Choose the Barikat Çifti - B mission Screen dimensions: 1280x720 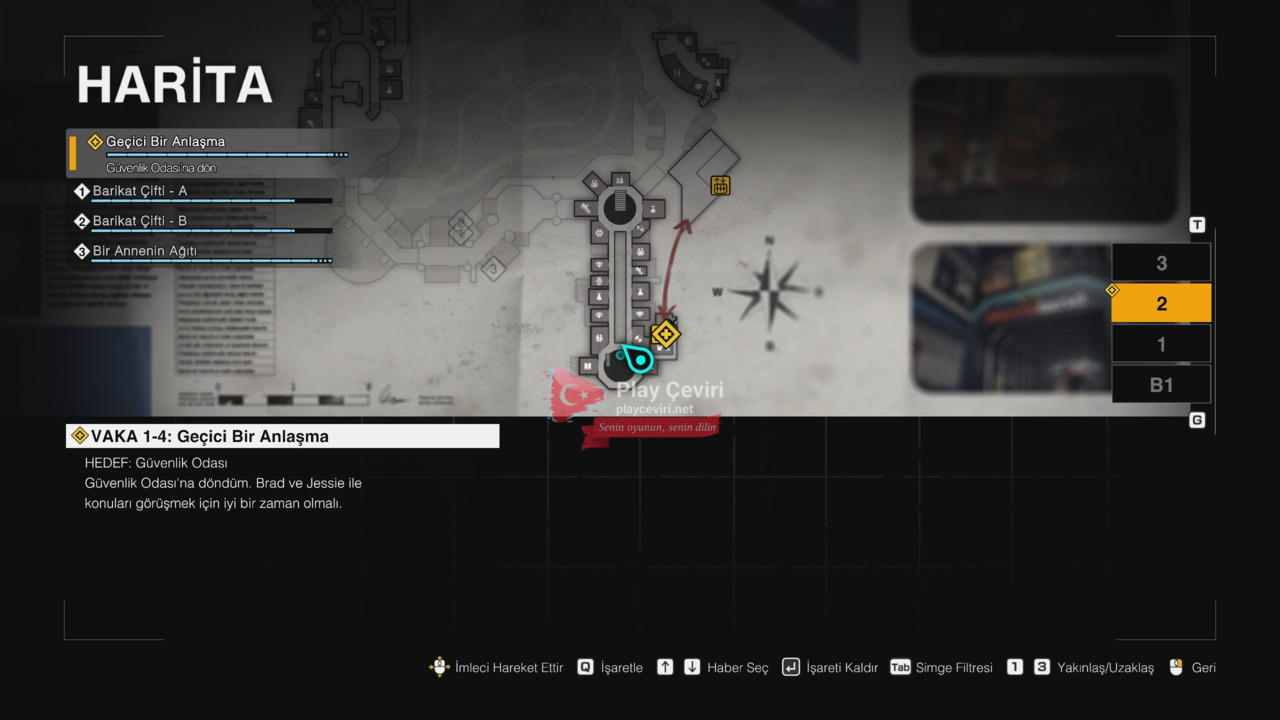click(140, 221)
